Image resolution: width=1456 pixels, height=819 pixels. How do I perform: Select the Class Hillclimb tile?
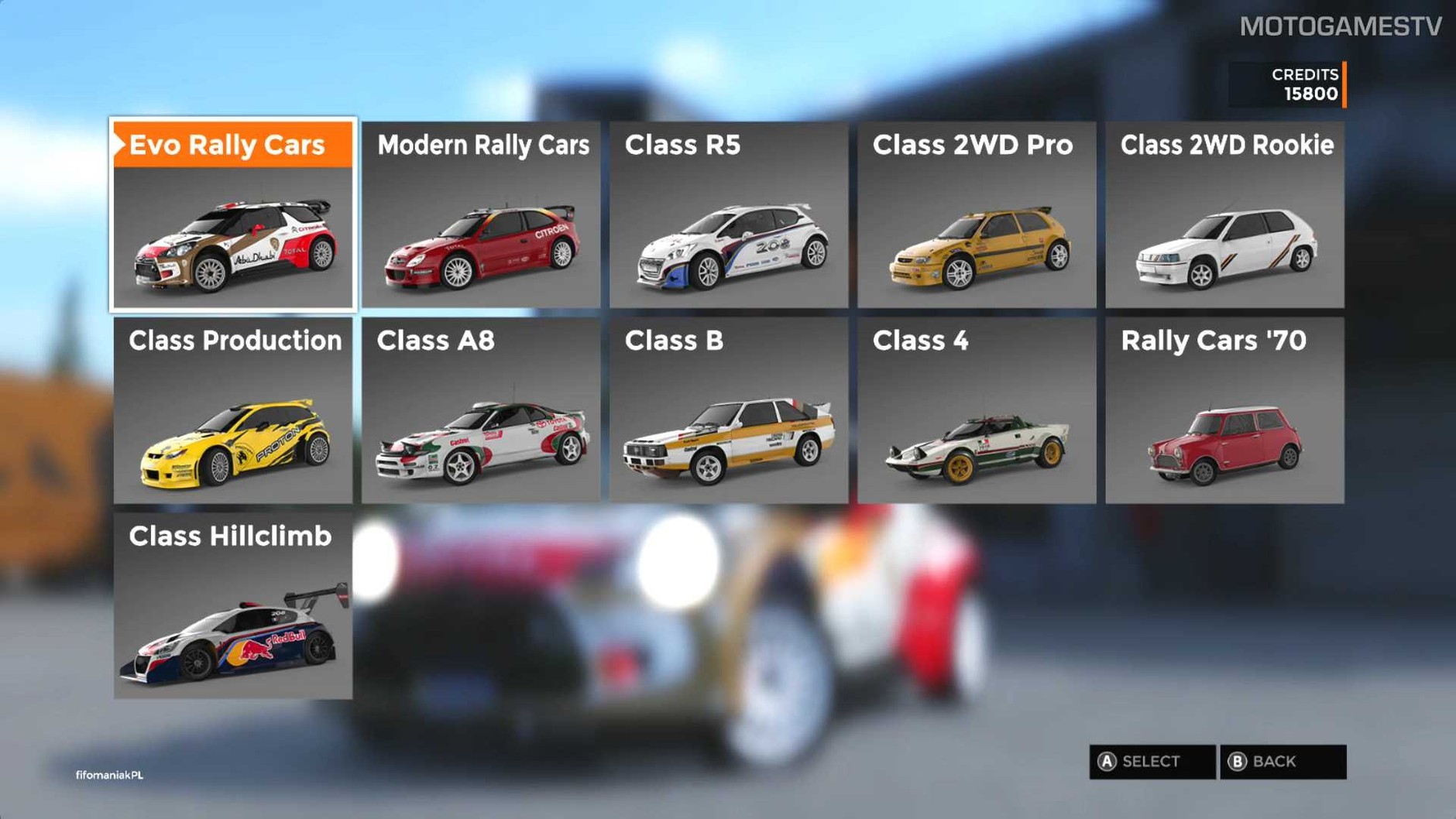point(233,606)
